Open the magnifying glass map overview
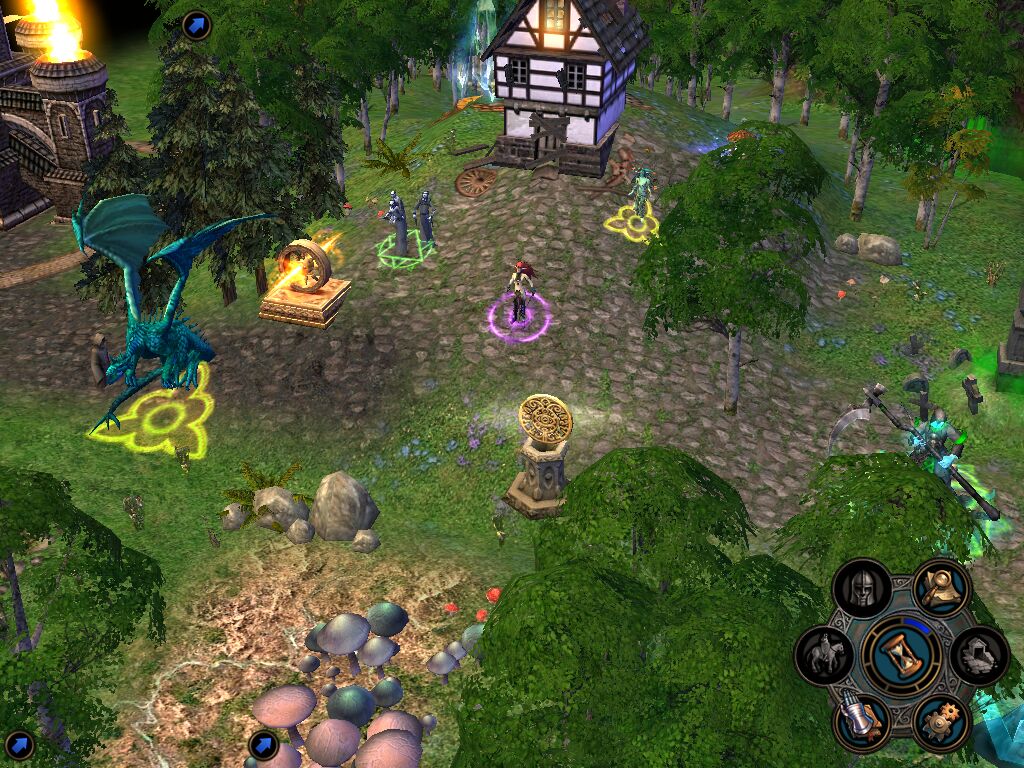The image size is (1024, 768). (x=941, y=588)
